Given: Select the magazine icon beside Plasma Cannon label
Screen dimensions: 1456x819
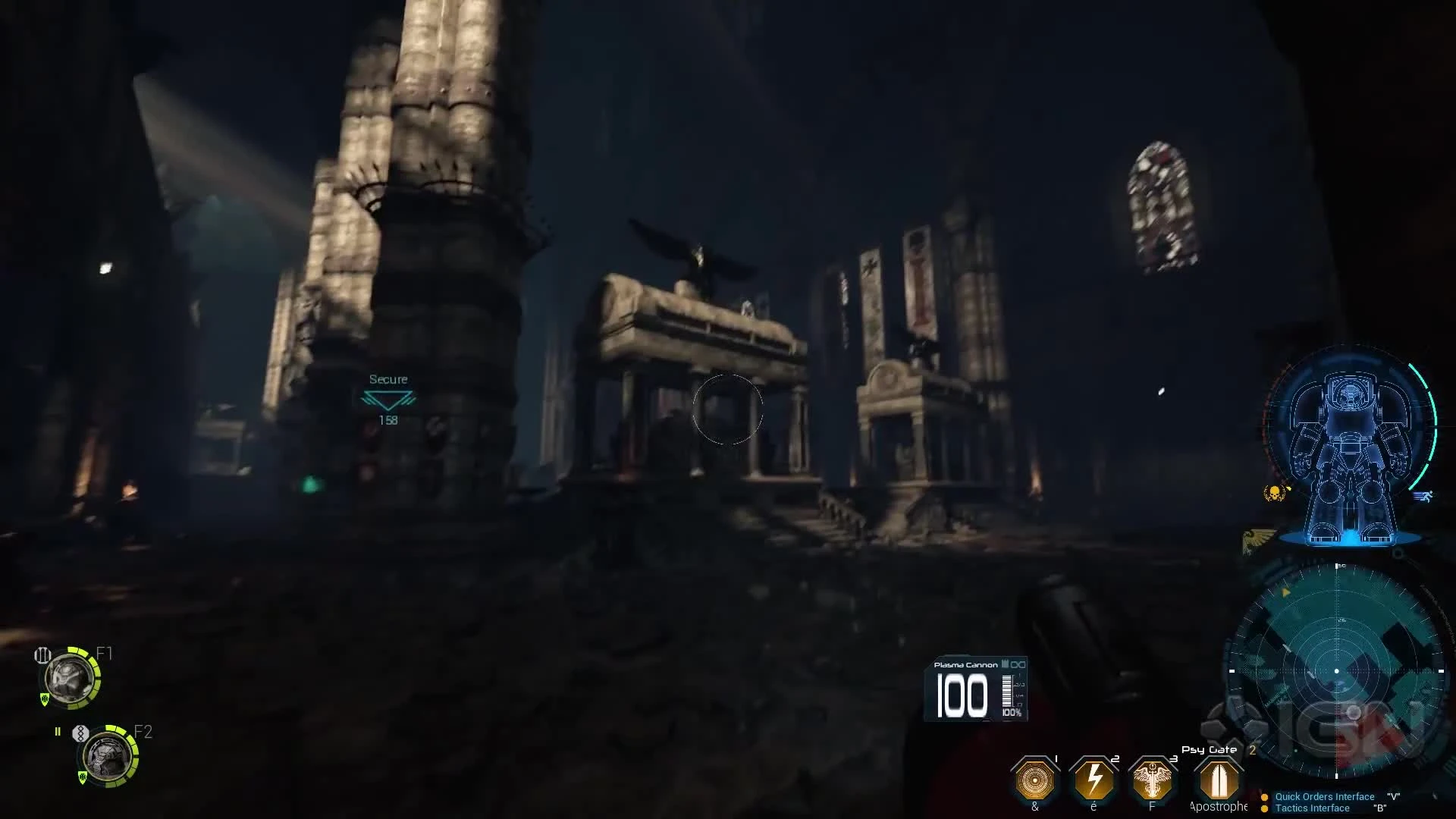Looking at the screenshot, I should pyautogui.click(x=1004, y=664).
